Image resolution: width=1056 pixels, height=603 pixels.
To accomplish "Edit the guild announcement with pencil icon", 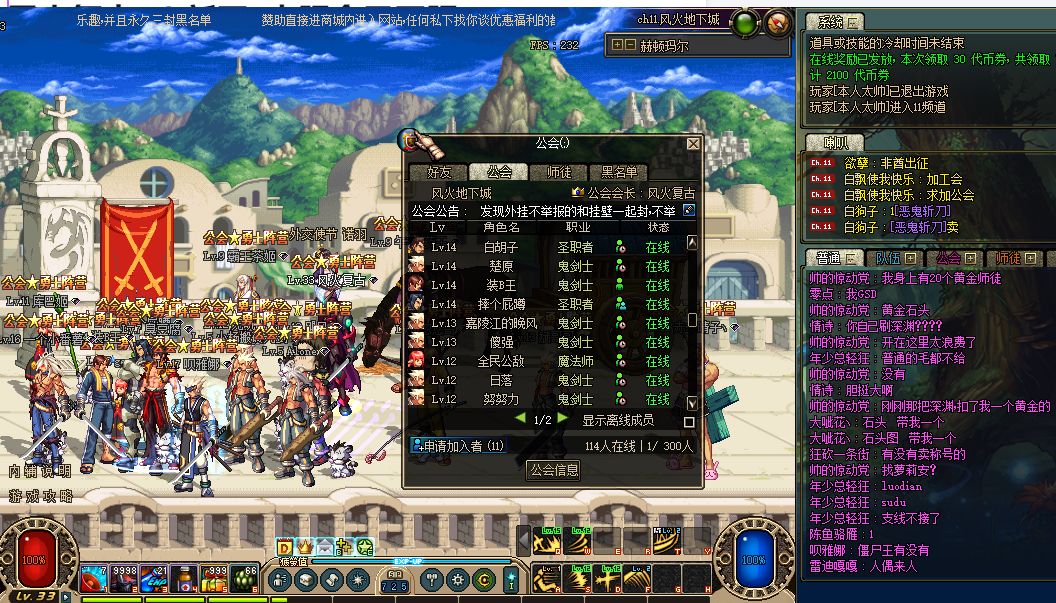I will click(689, 211).
